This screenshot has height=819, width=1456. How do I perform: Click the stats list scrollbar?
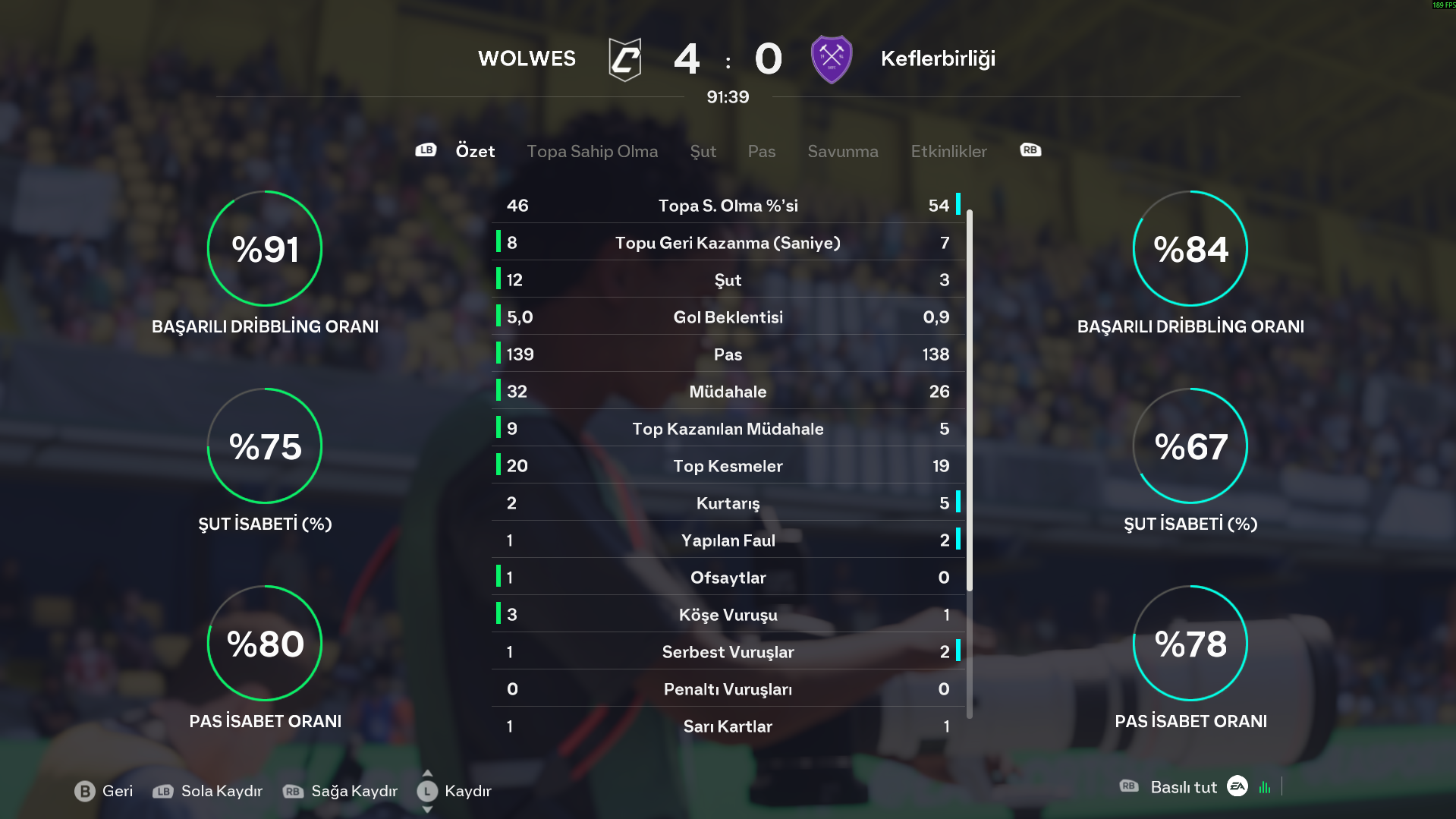tap(970, 401)
